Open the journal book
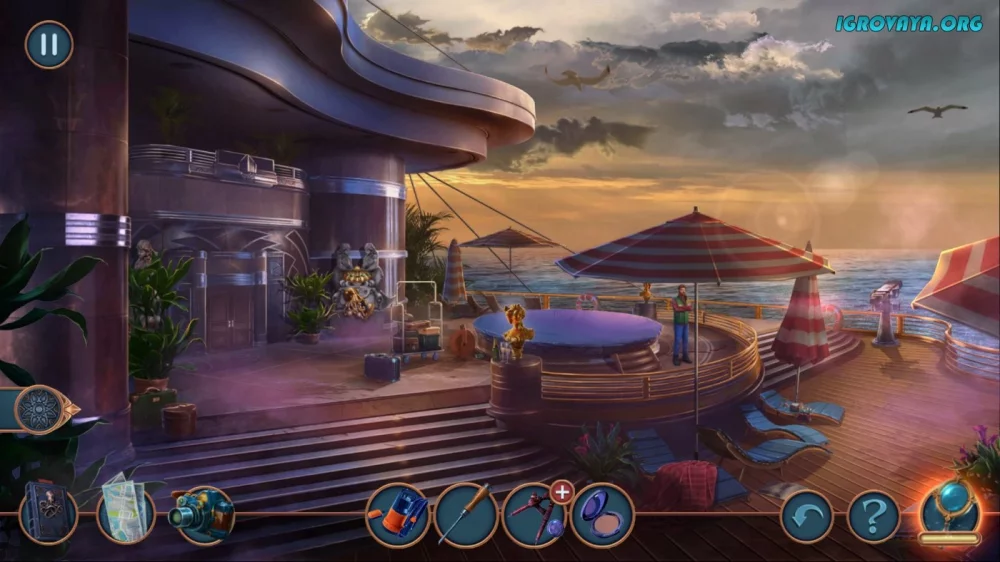The image size is (1000, 562). click(48, 515)
